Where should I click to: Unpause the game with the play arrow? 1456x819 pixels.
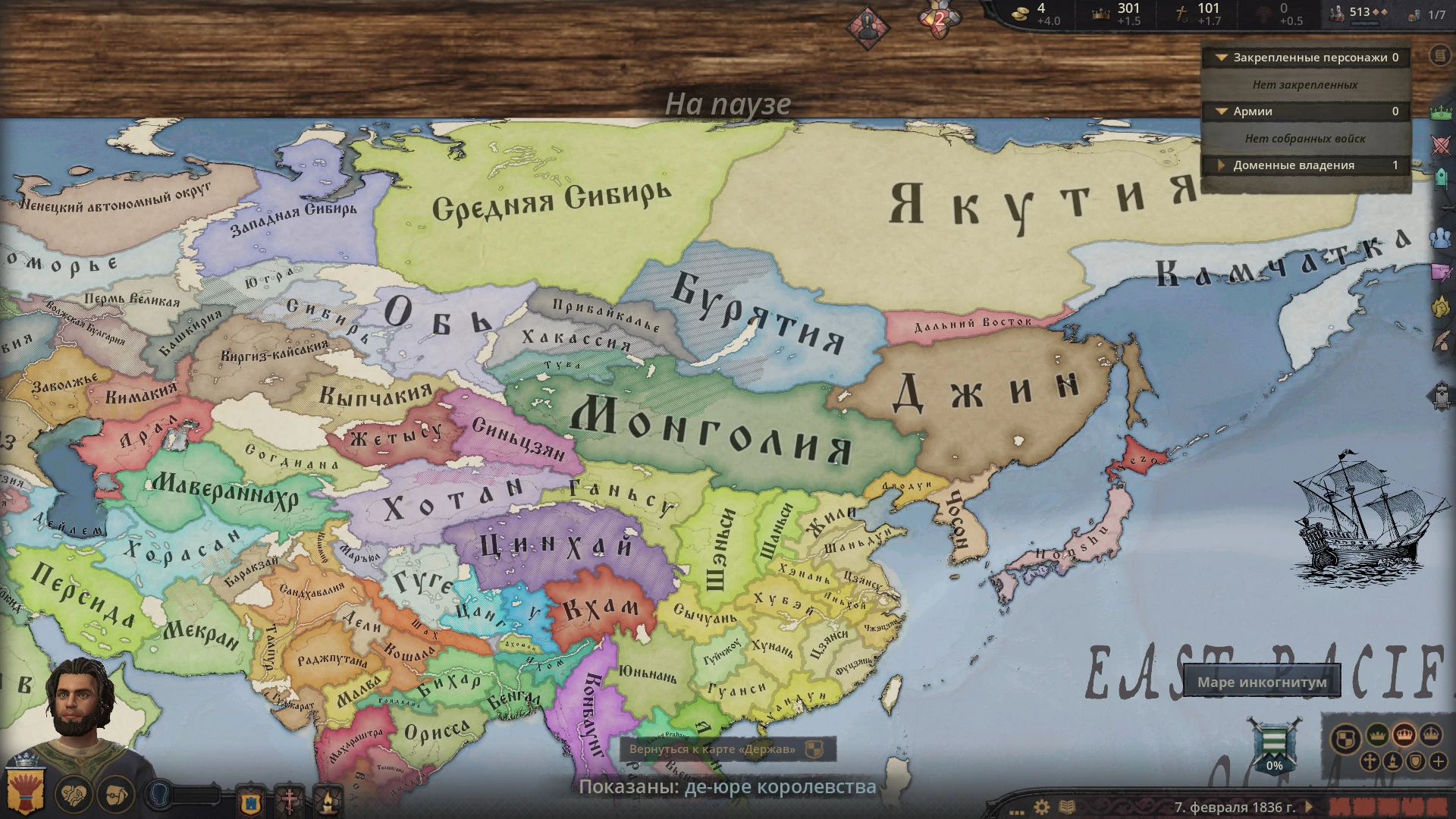coord(1310,806)
